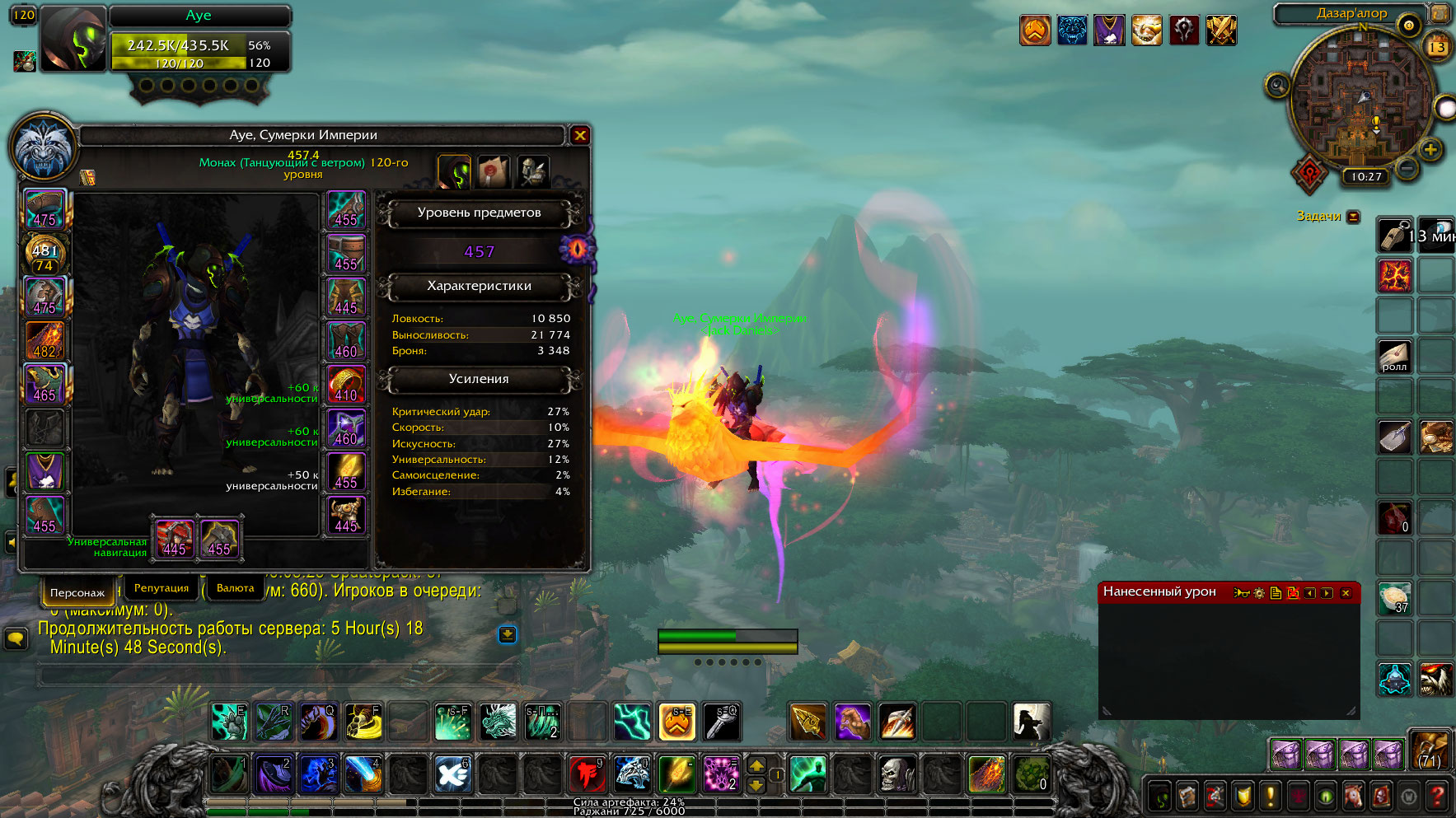Select the Персонаж tab
The height and width of the screenshot is (818, 1456).
77,592
